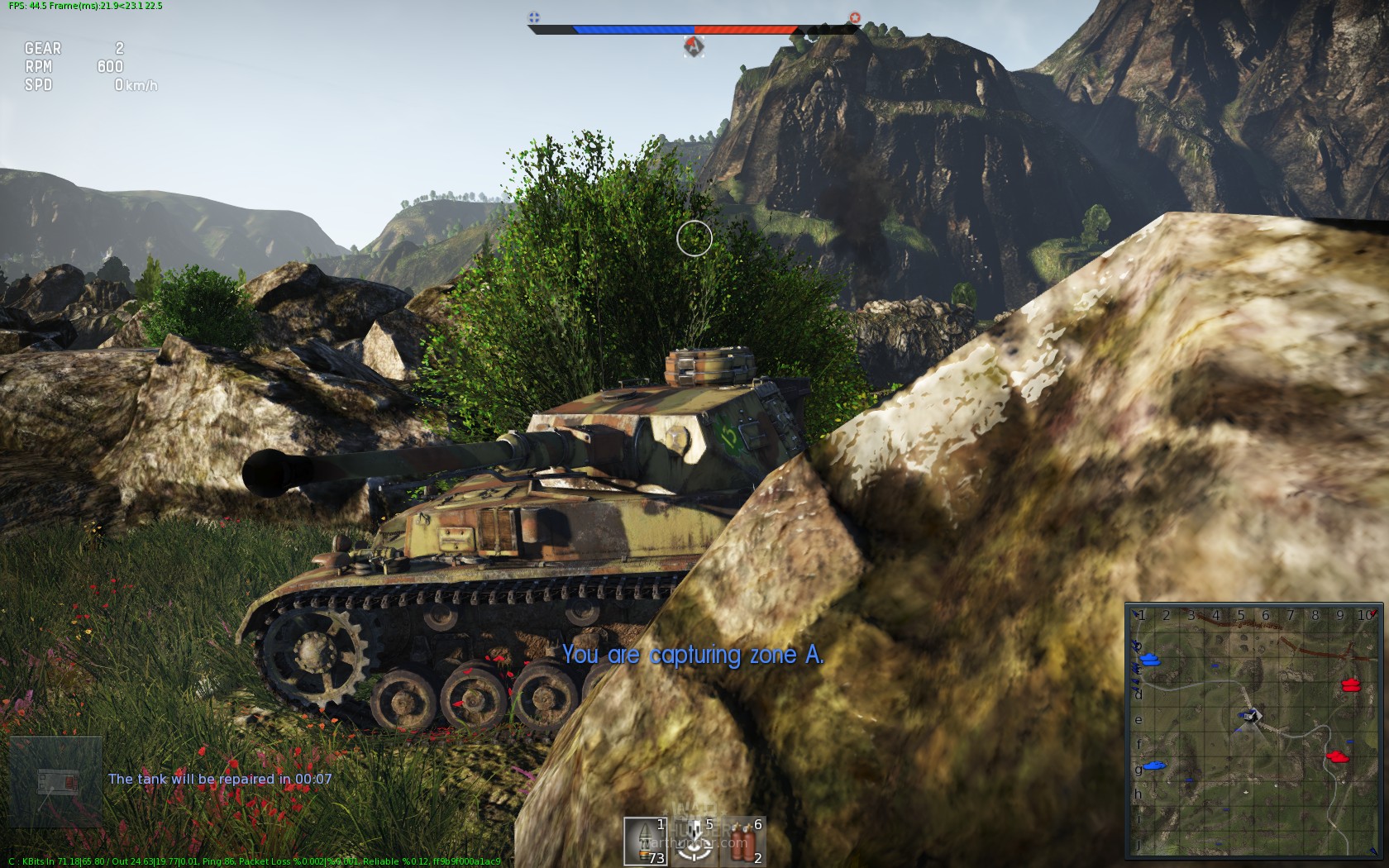This screenshot has width=1389, height=868.
Task: Select the shell ammunition slot
Action: tap(645, 841)
